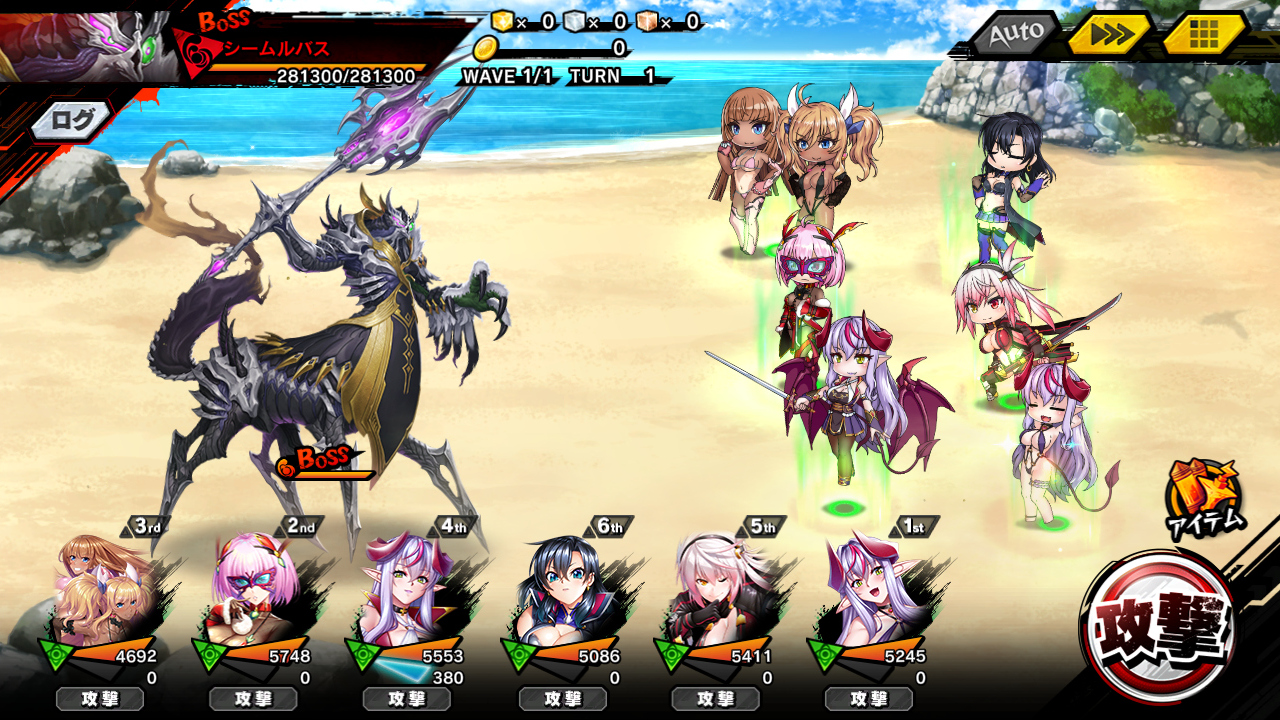Viewport: 1280px width, 720px height.
Task: Click the 攻撃 button under HP 5411
Action: click(x=715, y=699)
